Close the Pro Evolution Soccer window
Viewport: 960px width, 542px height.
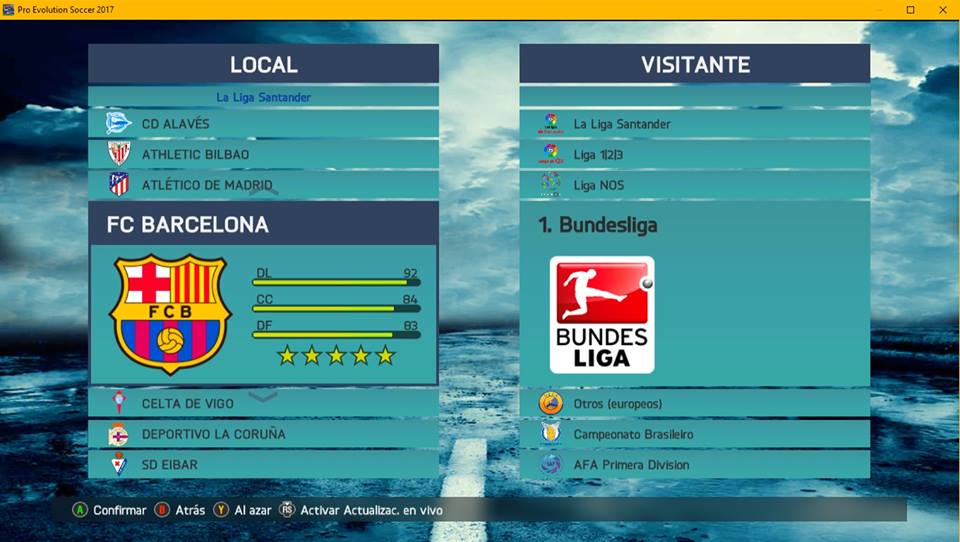[941, 9]
